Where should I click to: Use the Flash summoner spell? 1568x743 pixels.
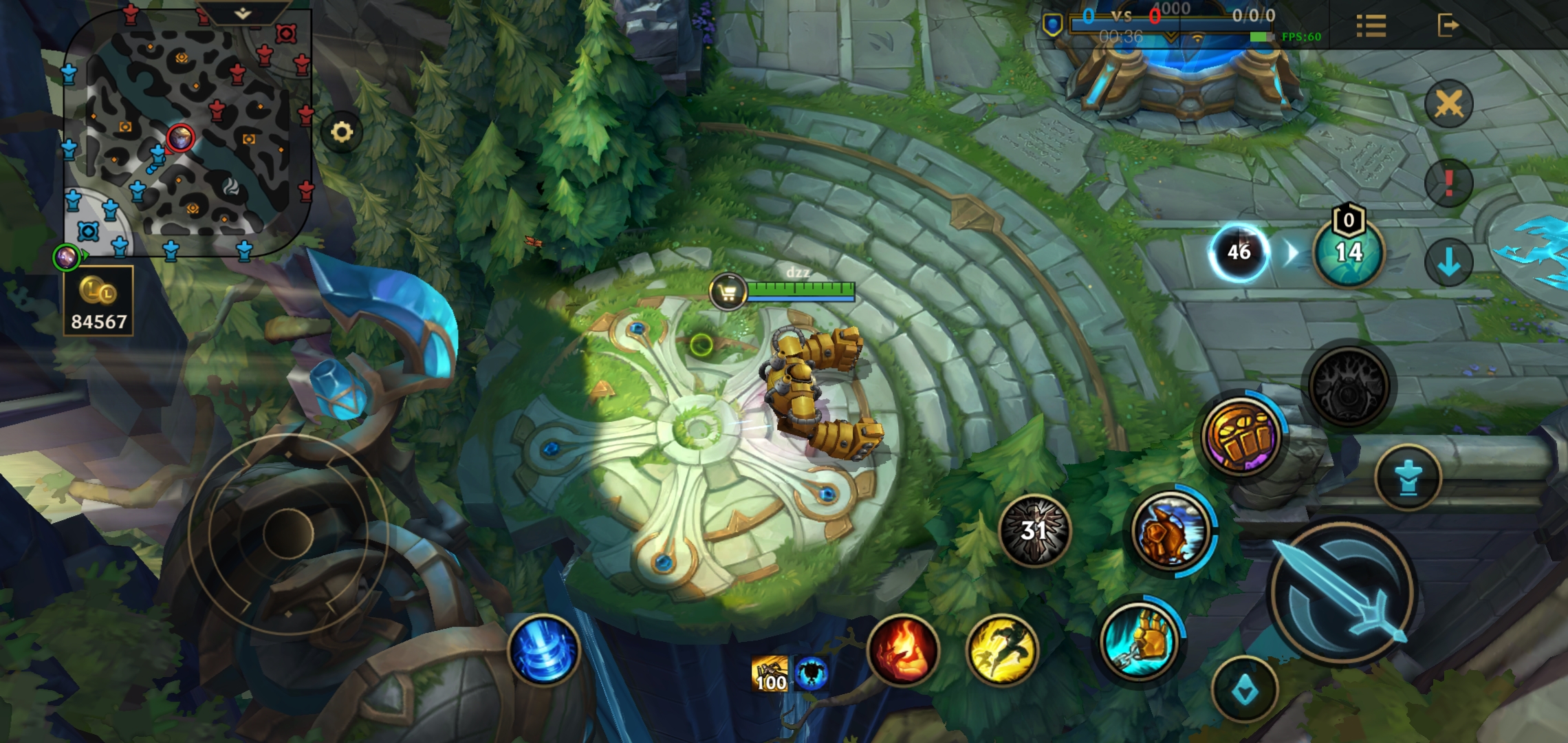(1002, 650)
